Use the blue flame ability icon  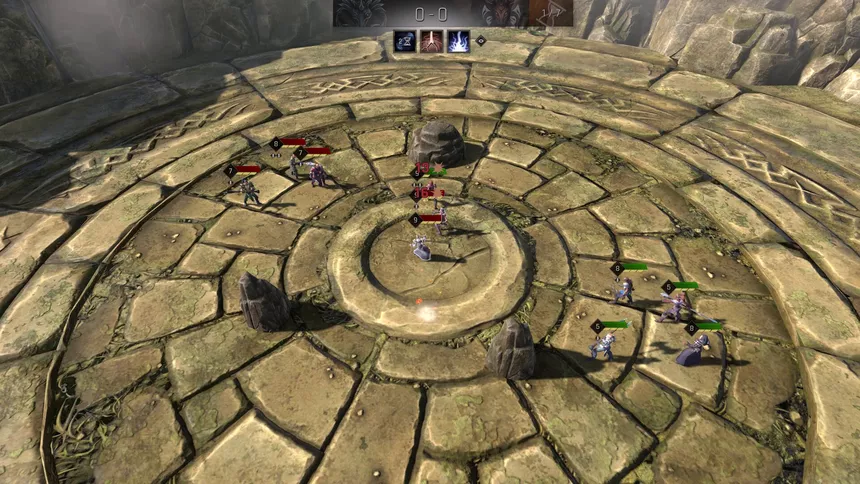458,41
